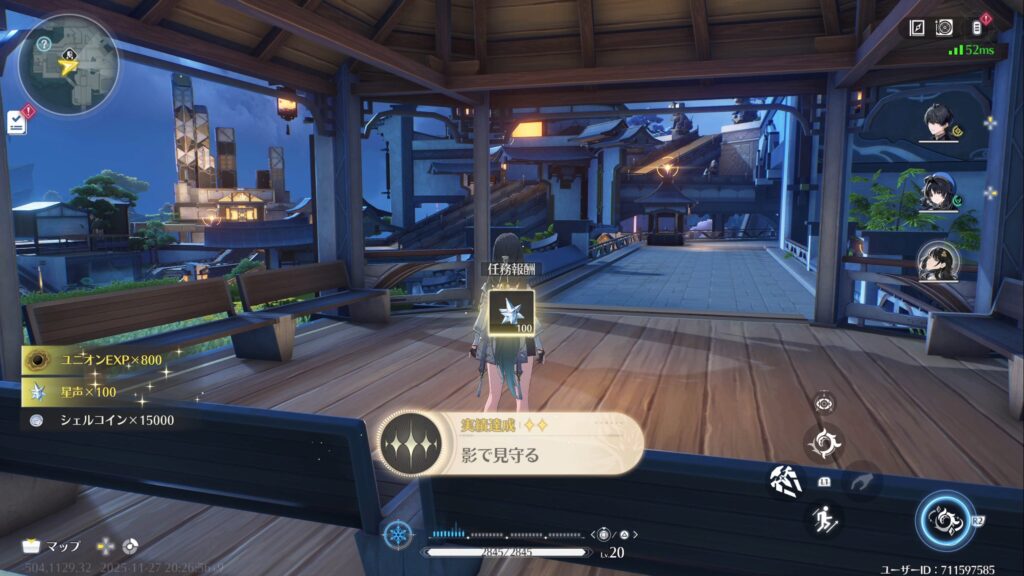1024x576 pixels.
Task: Use the swirling echo skill icon
Action: (x=825, y=443)
